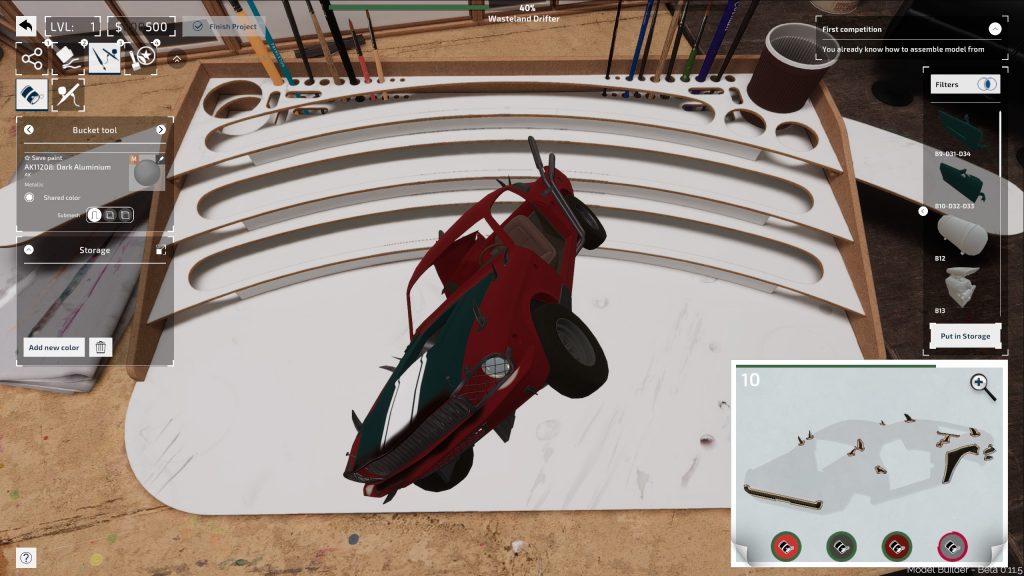Zoom the instruction sheet with magnifier icon
Viewport: 1024px width, 576px height.
(982, 386)
